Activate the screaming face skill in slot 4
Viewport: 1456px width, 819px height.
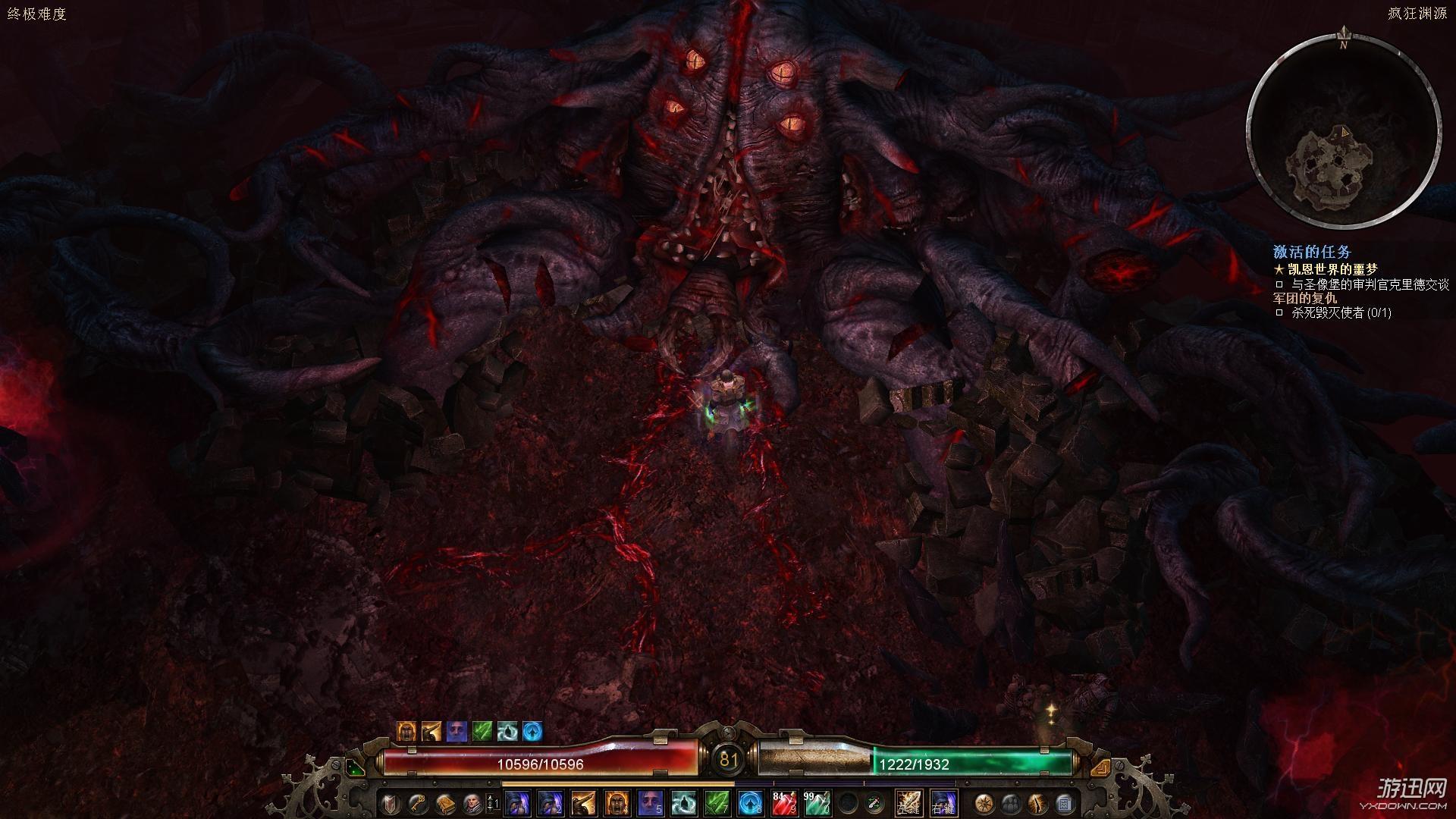617,803
